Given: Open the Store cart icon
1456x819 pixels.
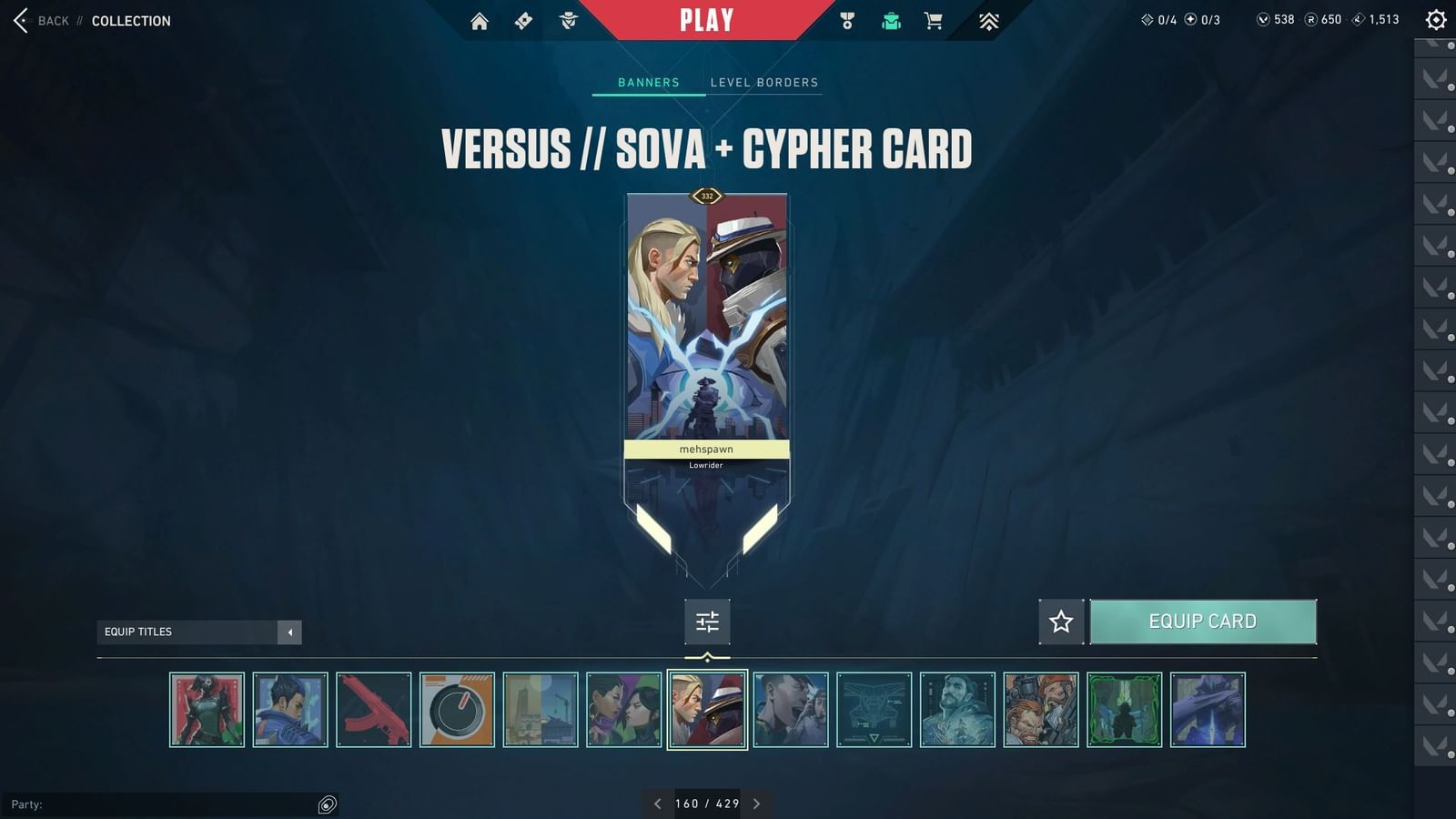Looking at the screenshot, I should 935,19.
